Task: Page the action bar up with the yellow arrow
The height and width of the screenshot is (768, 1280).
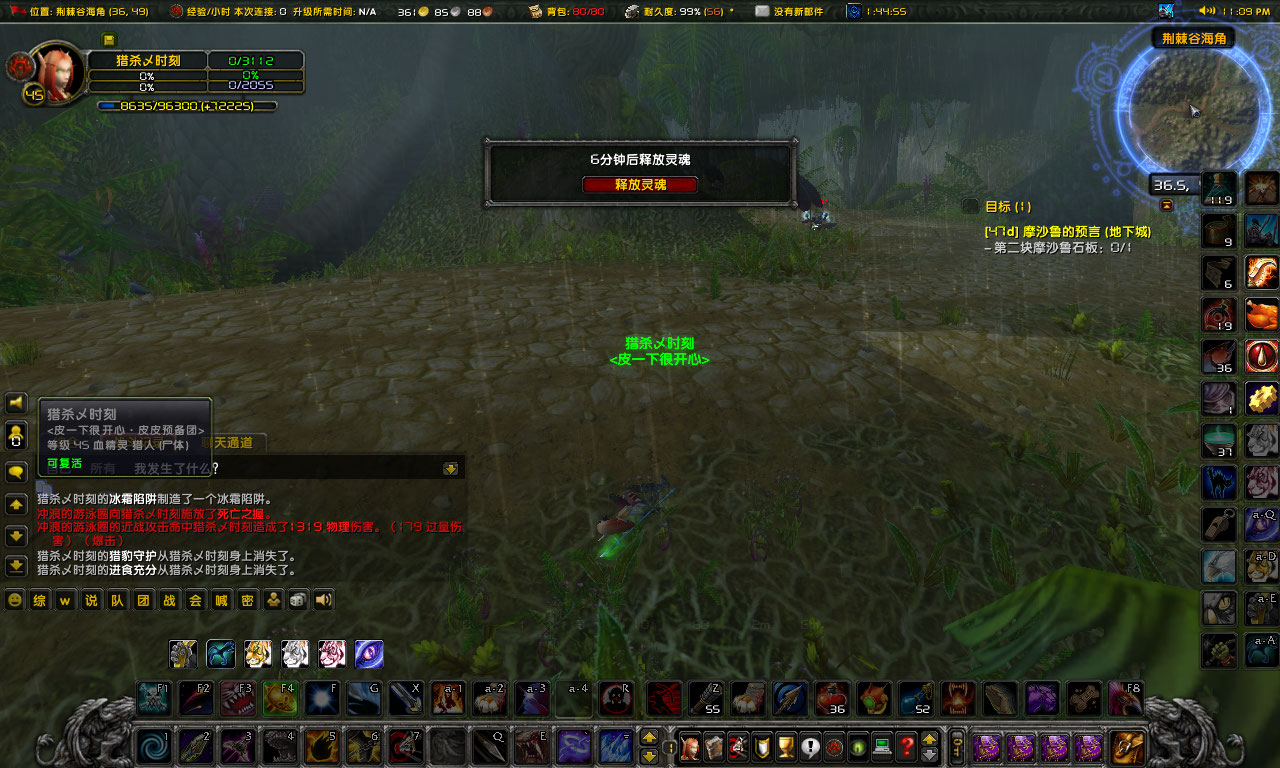Action: [649, 738]
